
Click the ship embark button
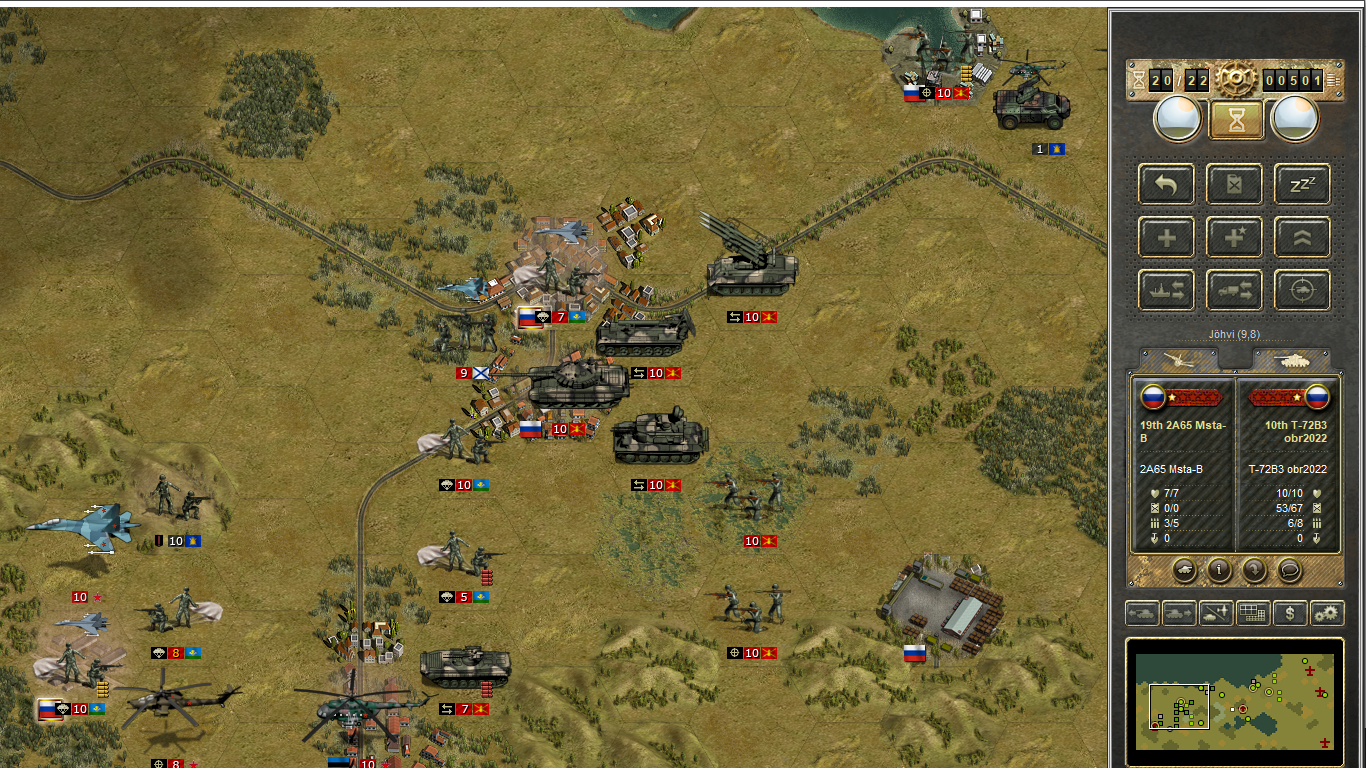click(x=1166, y=290)
